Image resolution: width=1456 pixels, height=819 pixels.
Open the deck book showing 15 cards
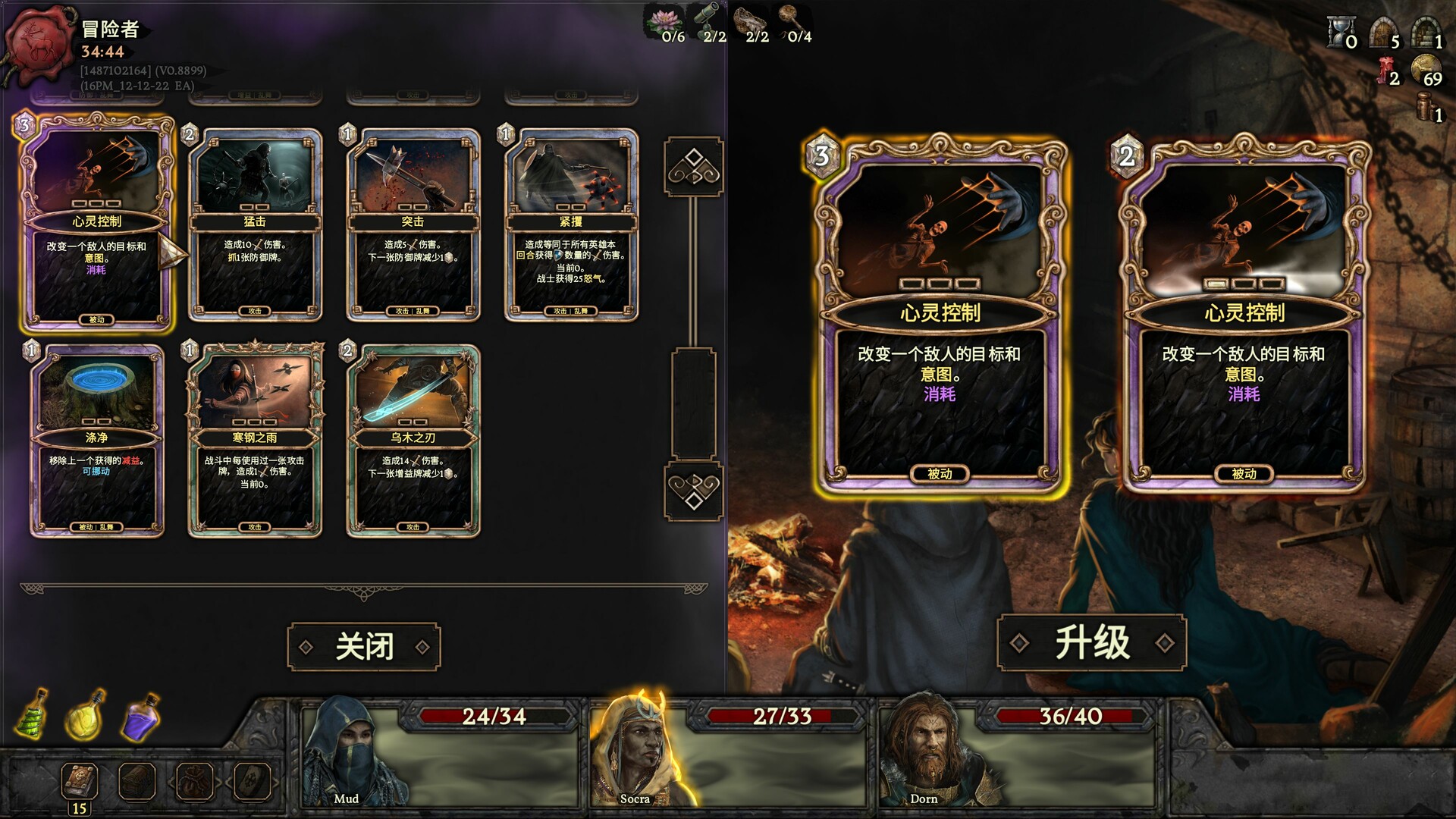click(80, 783)
